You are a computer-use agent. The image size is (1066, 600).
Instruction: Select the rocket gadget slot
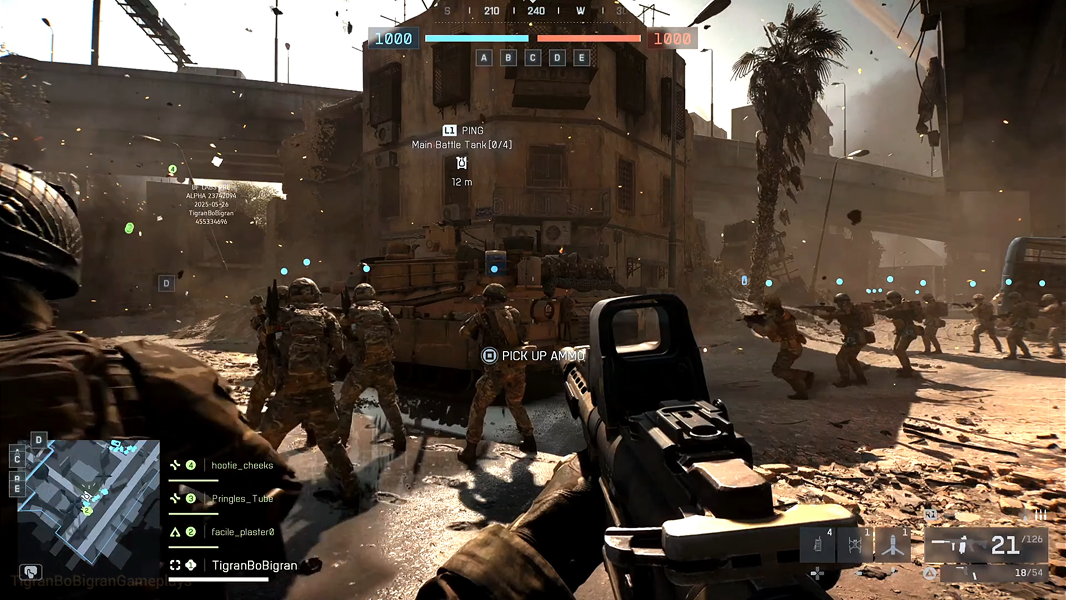click(x=892, y=545)
